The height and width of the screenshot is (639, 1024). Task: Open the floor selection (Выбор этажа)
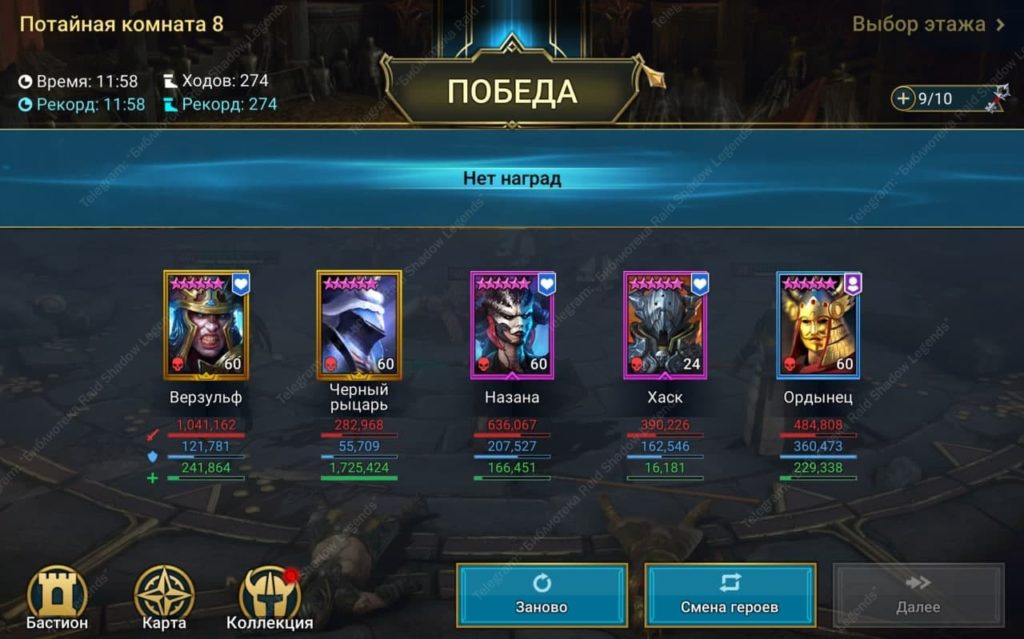tap(928, 25)
